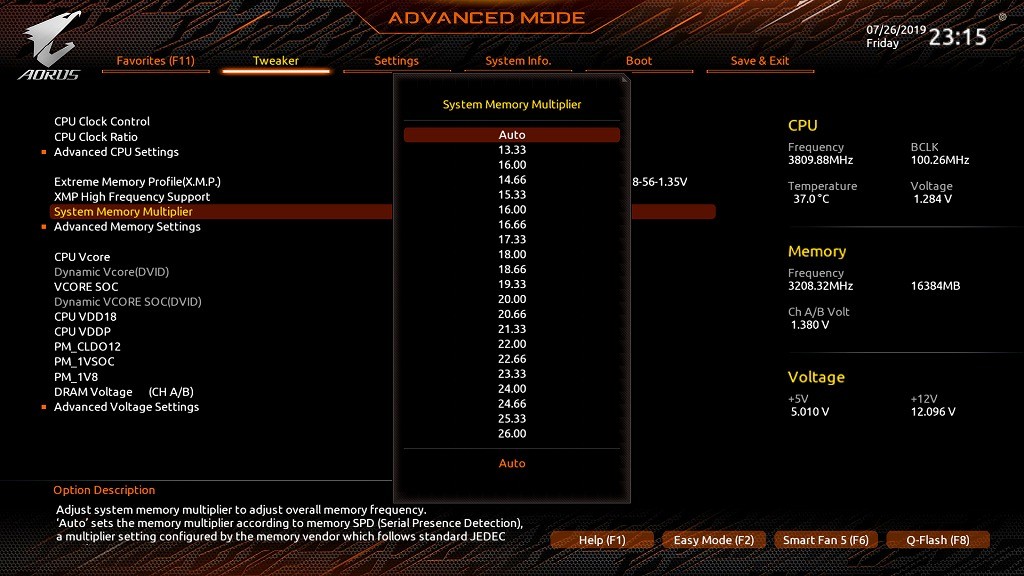This screenshot has width=1024, height=576.
Task: Select the CPU Vcore setting
Action: tap(82, 257)
